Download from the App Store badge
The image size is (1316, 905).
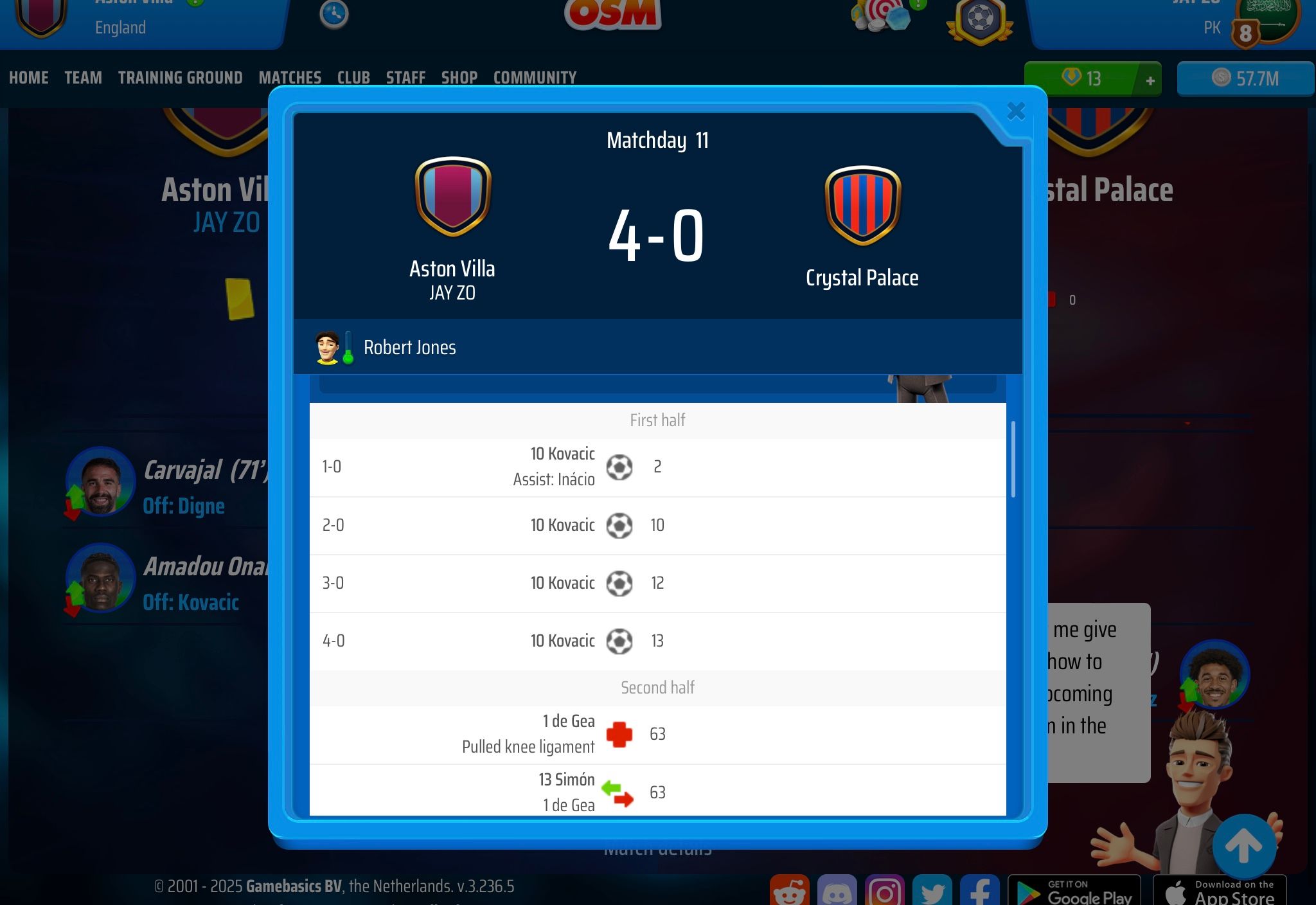point(1219,892)
